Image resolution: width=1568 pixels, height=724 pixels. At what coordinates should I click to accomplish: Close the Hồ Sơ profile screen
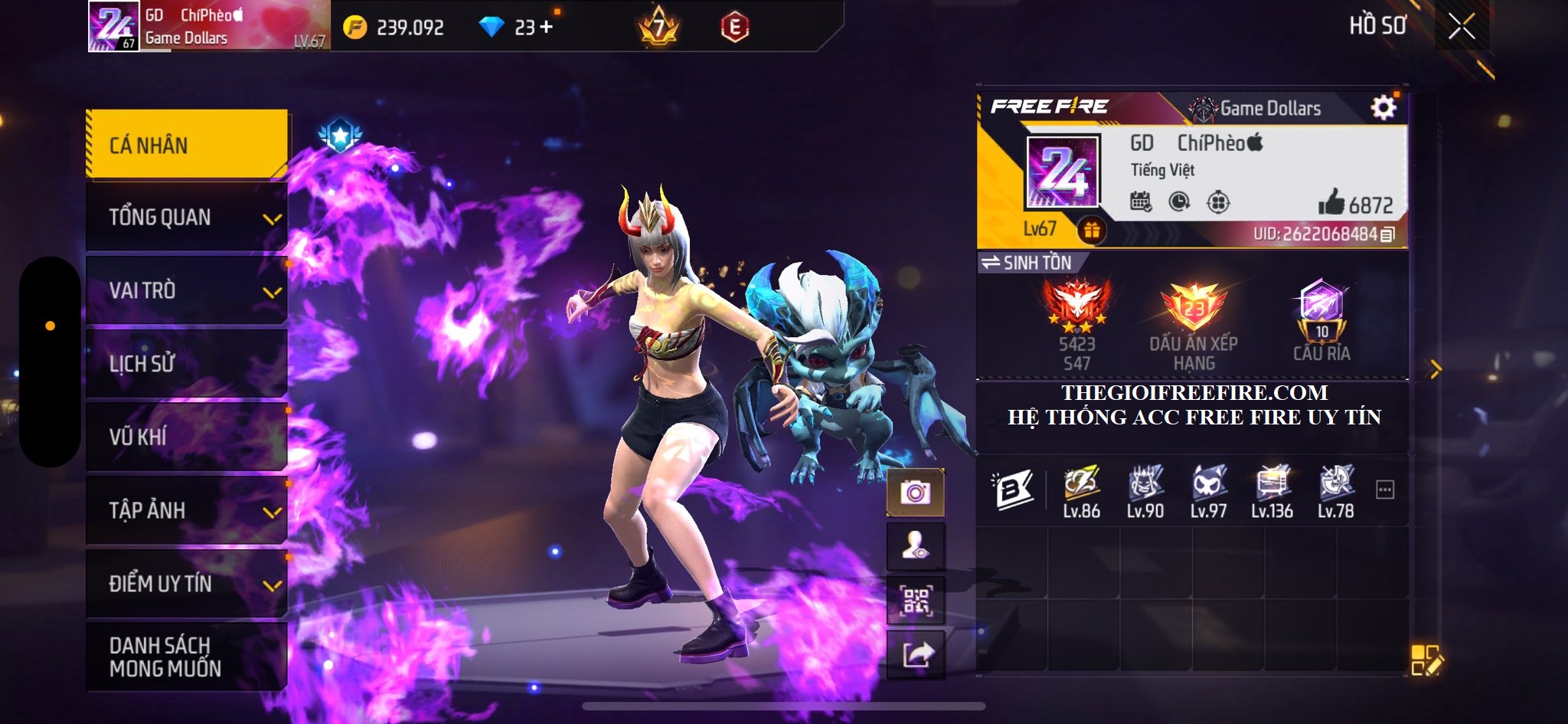tap(1461, 27)
